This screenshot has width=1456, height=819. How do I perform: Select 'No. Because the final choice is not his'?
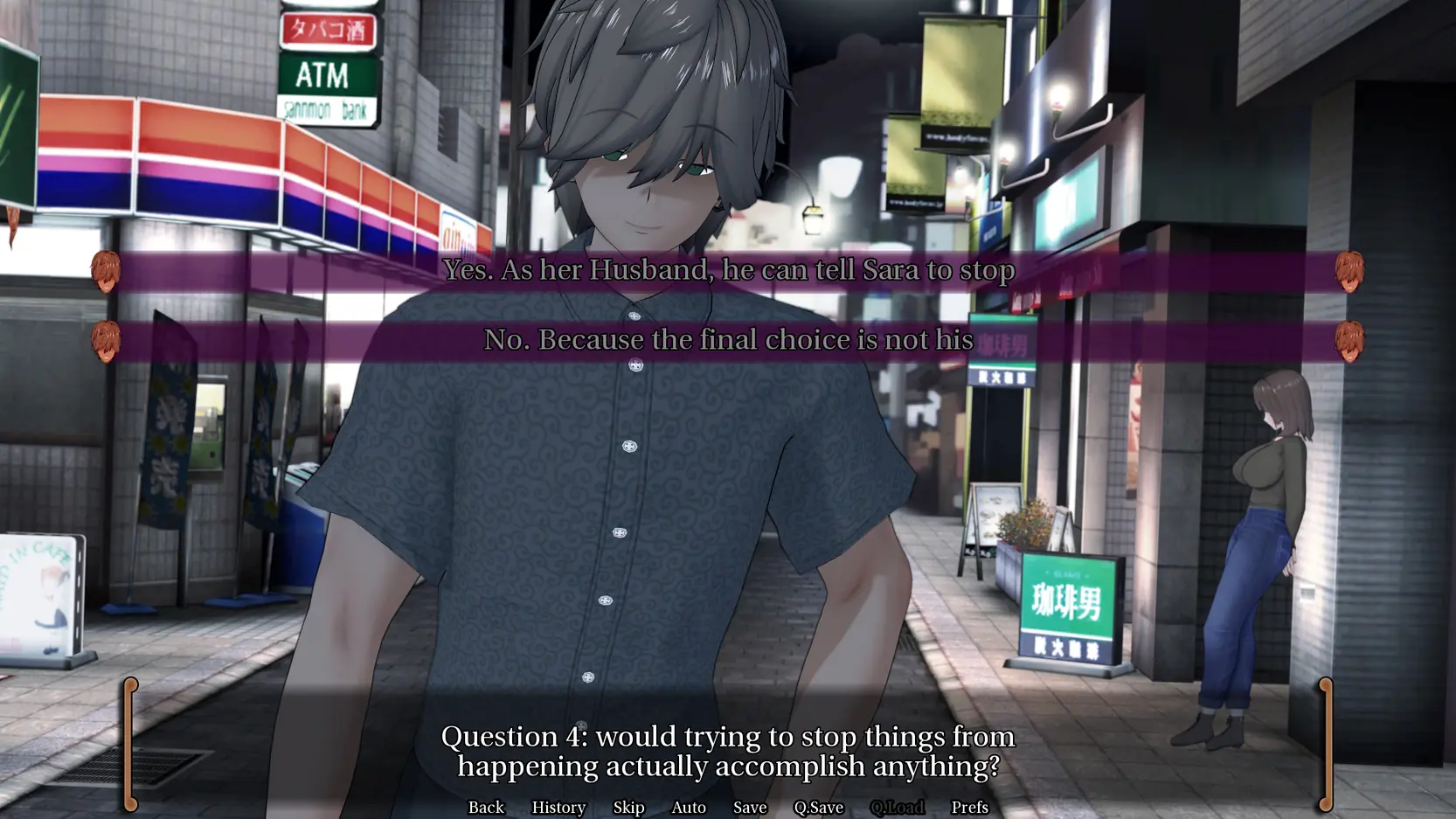pyautogui.click(x=728, y=340)
